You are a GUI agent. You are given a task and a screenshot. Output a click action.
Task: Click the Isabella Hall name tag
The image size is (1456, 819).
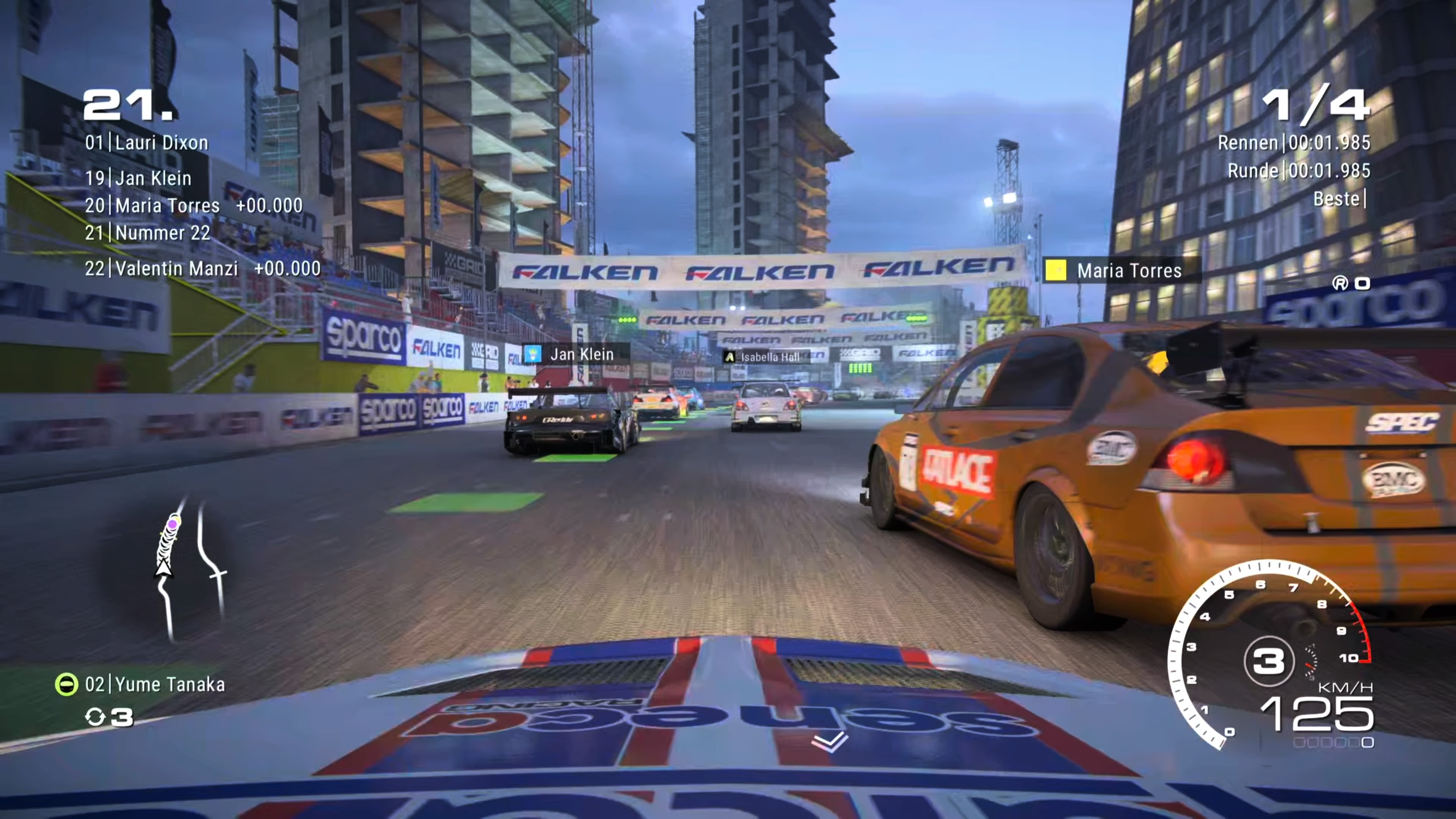click(763, 357)
